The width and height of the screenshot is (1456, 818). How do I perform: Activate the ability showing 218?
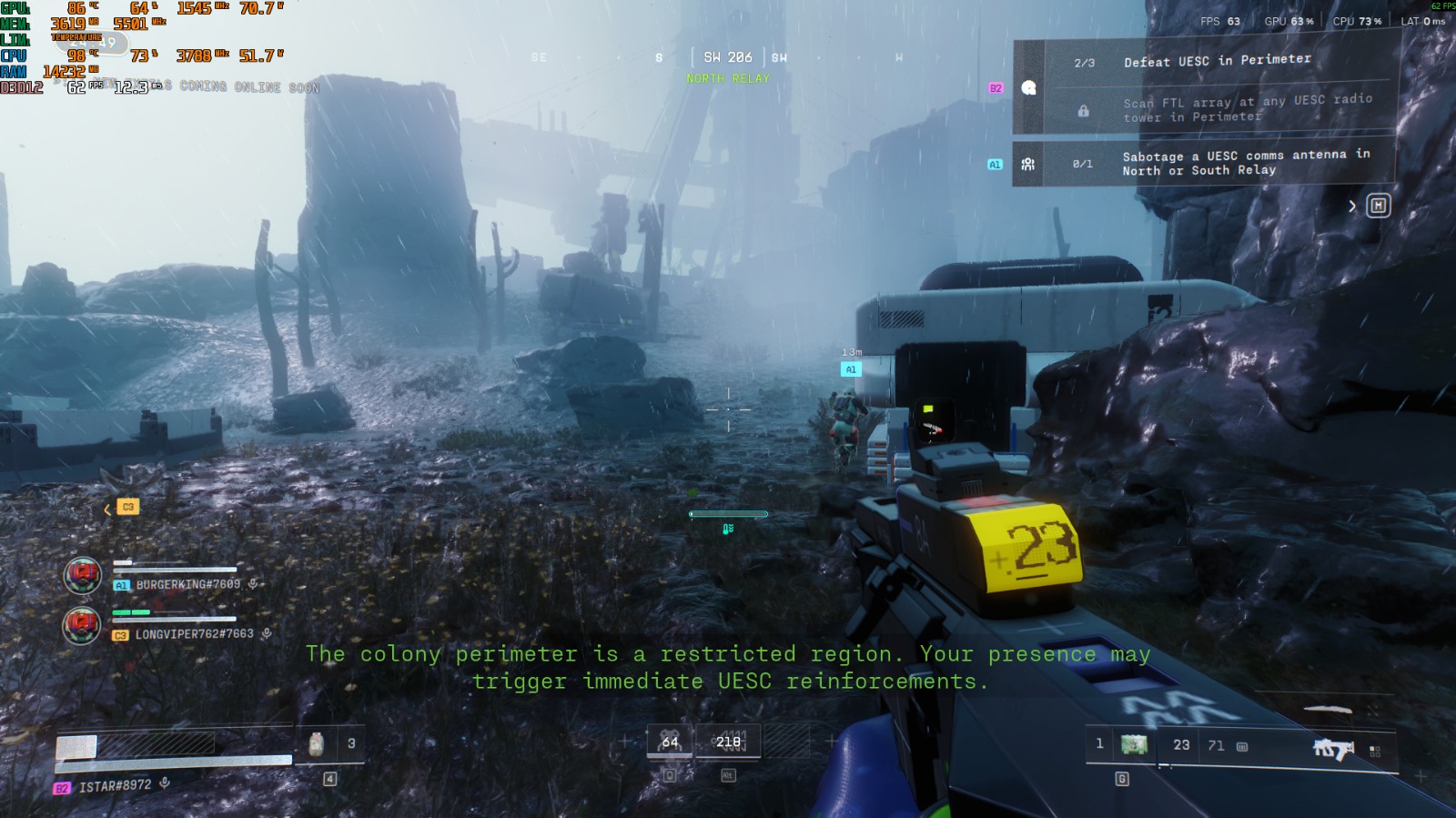pos(728,742)
